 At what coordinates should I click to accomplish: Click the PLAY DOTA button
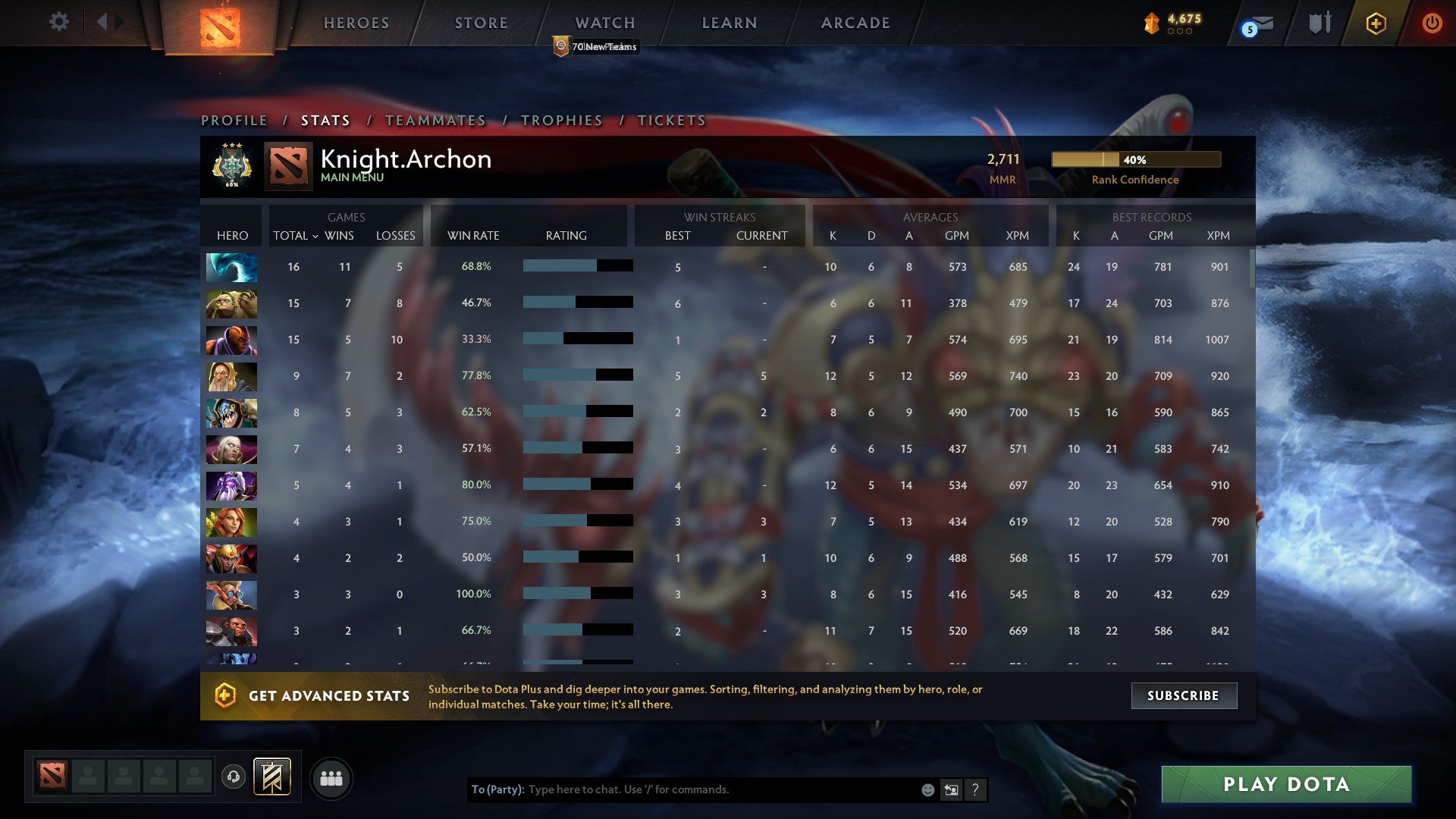pos(1283,786)
